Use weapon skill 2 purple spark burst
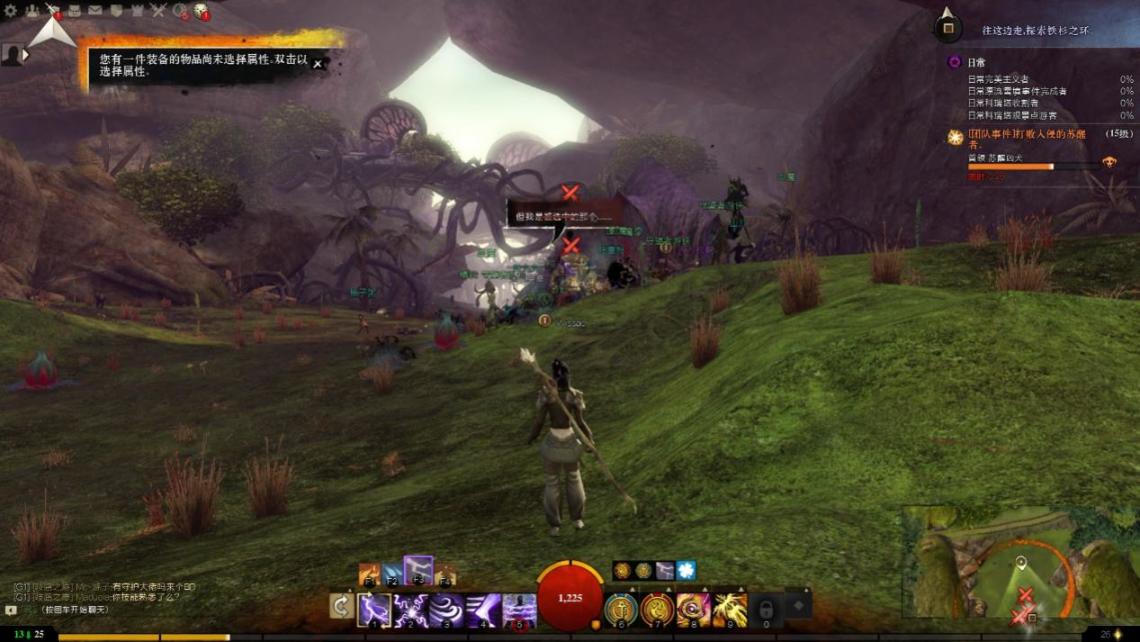 (x=411, y=609)
